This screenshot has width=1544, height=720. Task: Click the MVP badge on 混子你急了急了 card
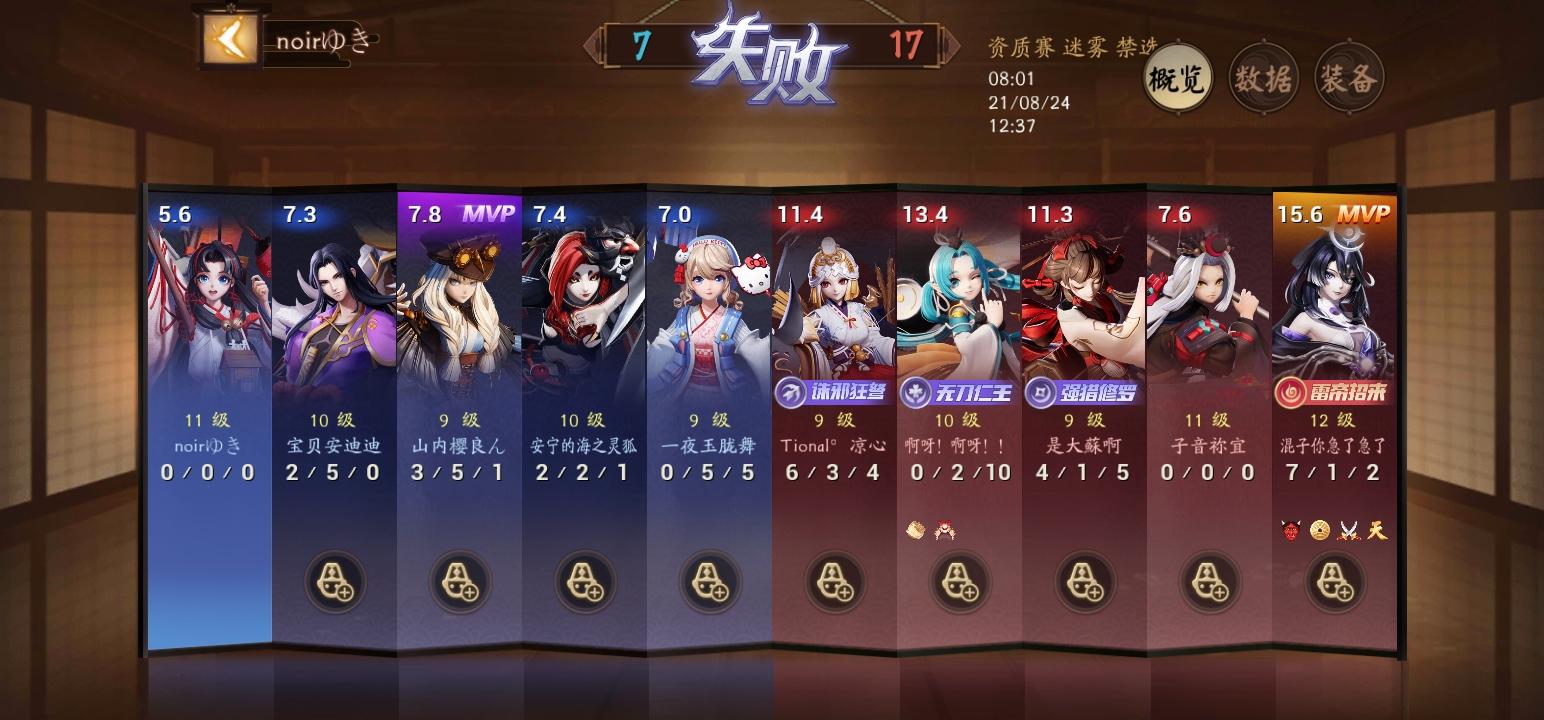1364,212
